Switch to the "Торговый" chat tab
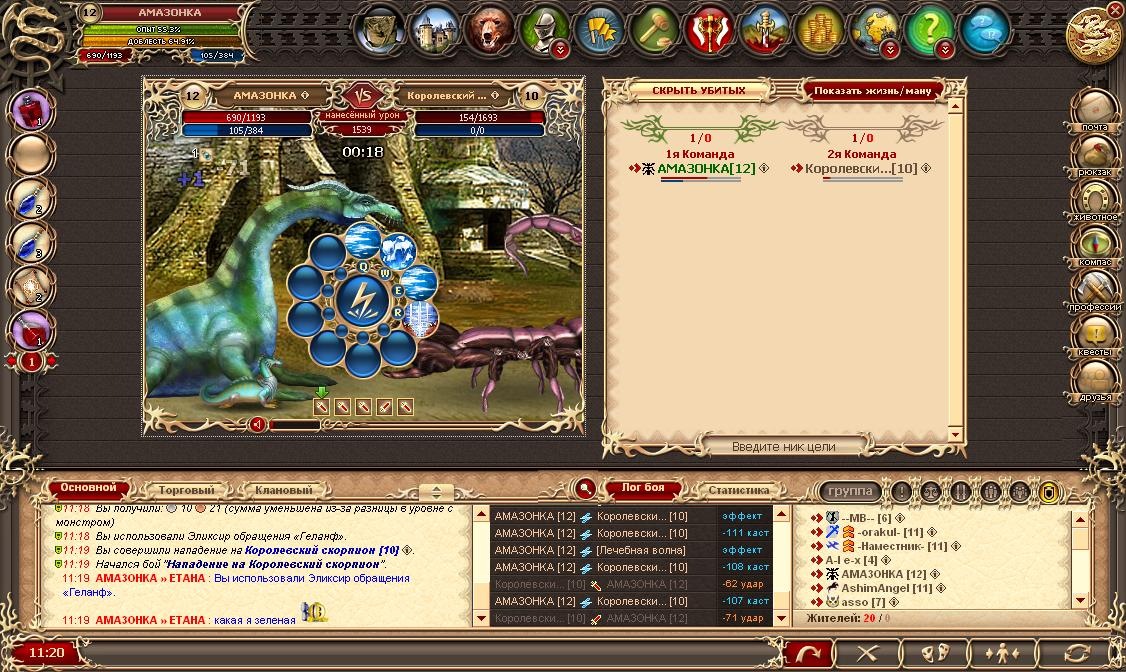Image resolution: width=1126 pixels, height=672 pixels. click(x=186, y=491)
